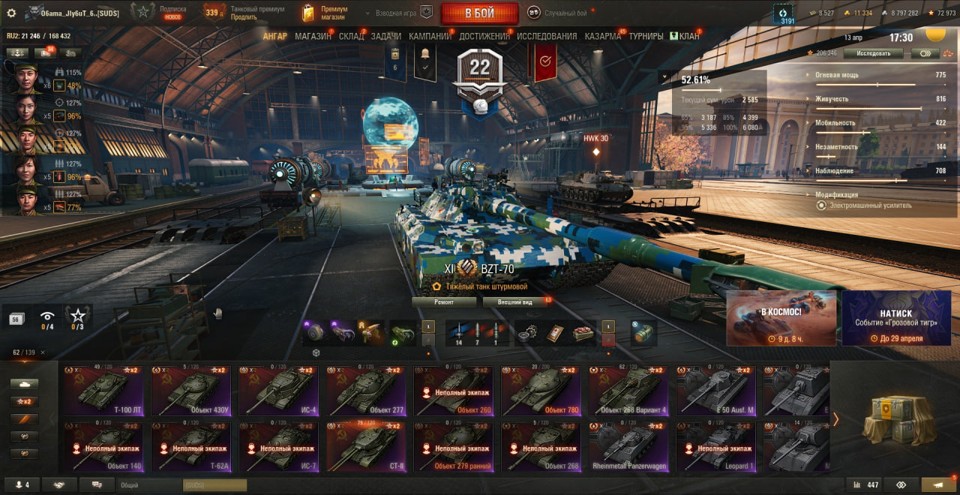
Task: Switch to the «КАЗАРМА» barracks tab
Action: coord(603,36)
